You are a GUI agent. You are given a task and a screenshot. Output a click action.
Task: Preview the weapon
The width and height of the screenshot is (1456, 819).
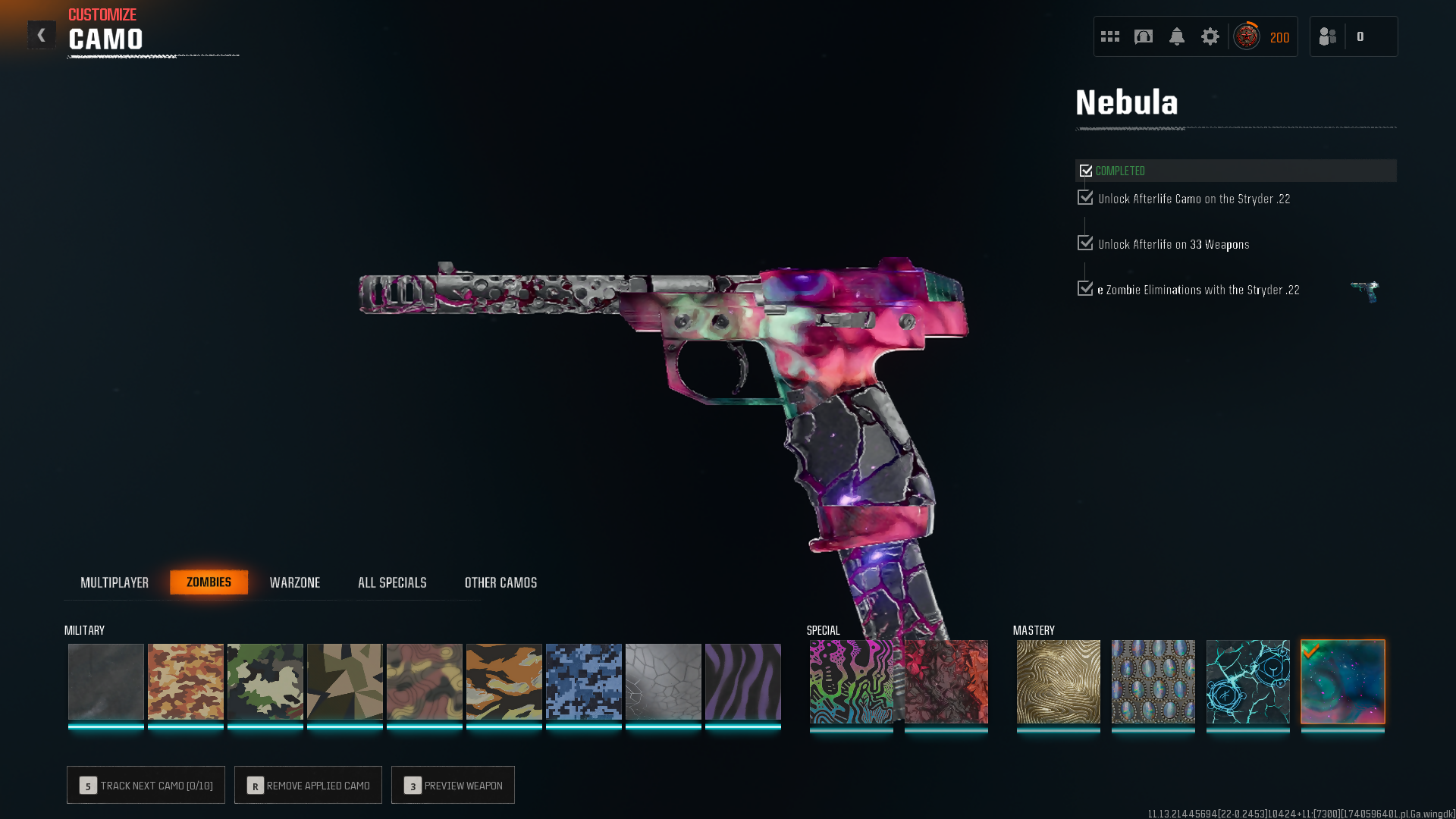[x=453, y=785]
